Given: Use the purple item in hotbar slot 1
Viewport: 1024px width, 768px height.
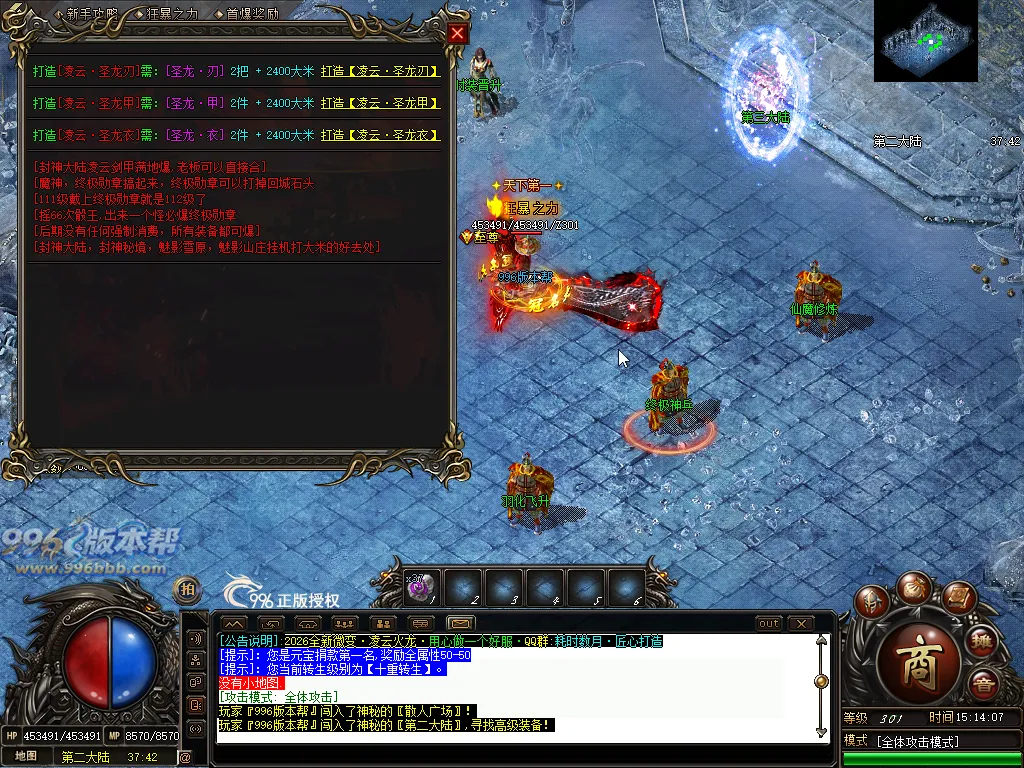Looking at the screenshot, I should (420, 588).
